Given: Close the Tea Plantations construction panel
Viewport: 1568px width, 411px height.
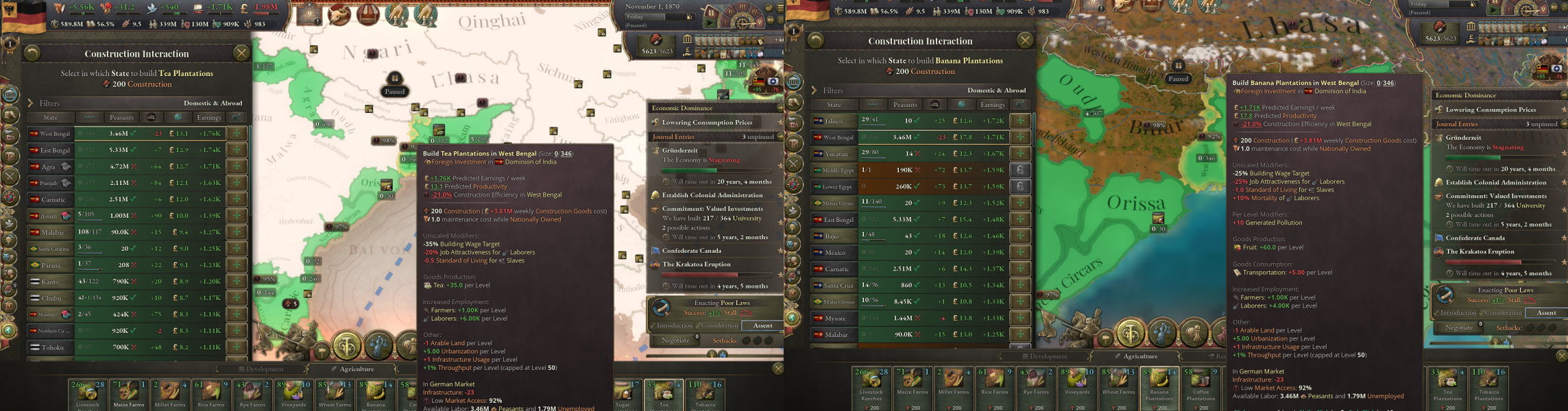Looking at the screenshot, I should [241, 53].
